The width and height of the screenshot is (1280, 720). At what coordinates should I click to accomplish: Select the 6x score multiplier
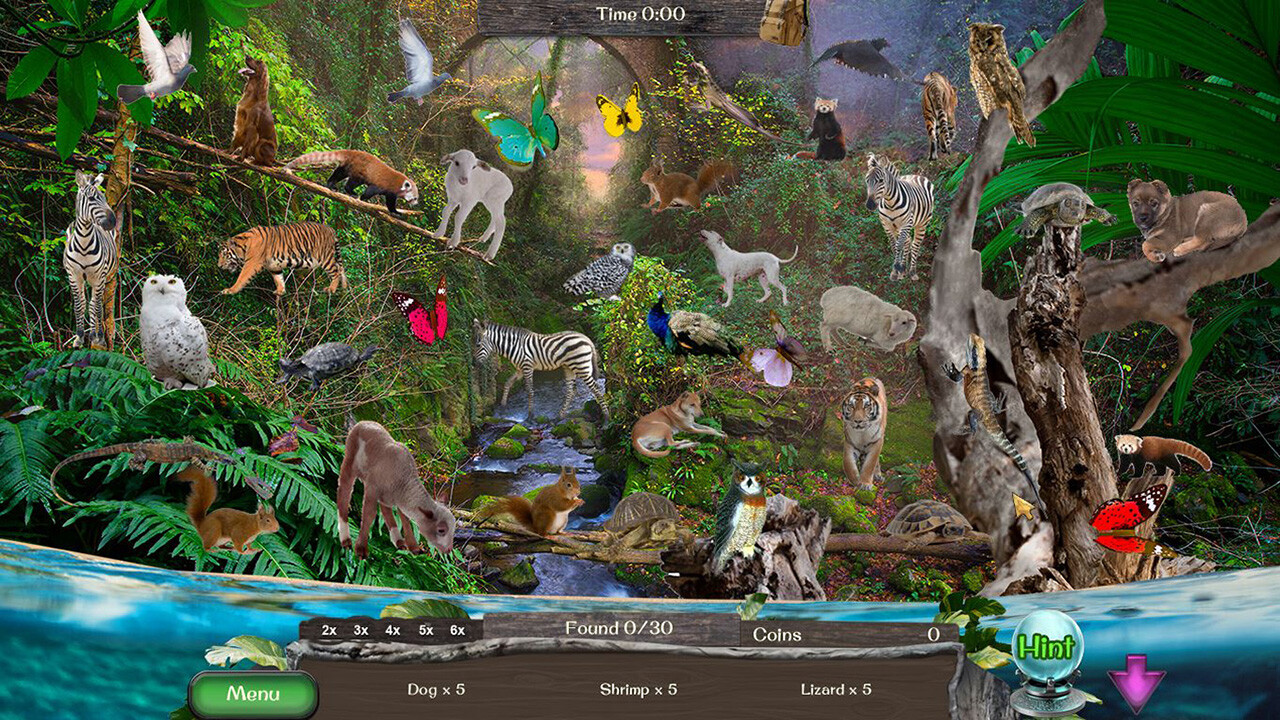pyautogui.click(x=459, y=632)
